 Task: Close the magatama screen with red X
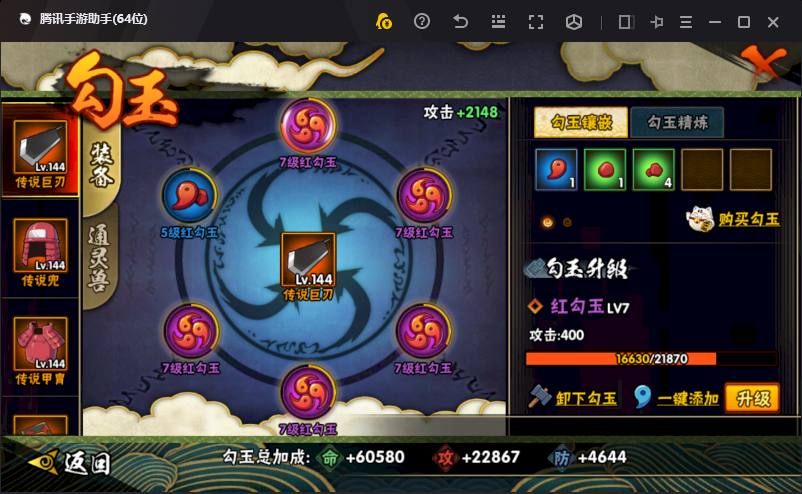click(762, 66)
